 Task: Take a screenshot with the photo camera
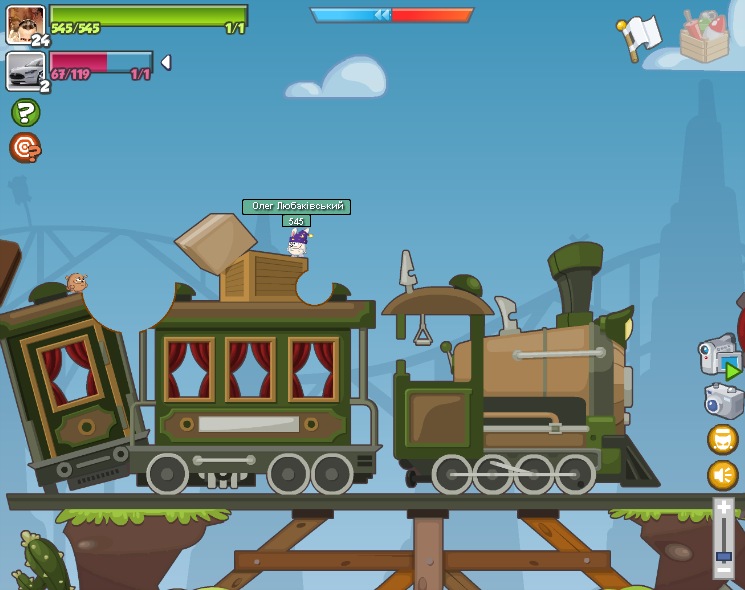pos(723,401)
